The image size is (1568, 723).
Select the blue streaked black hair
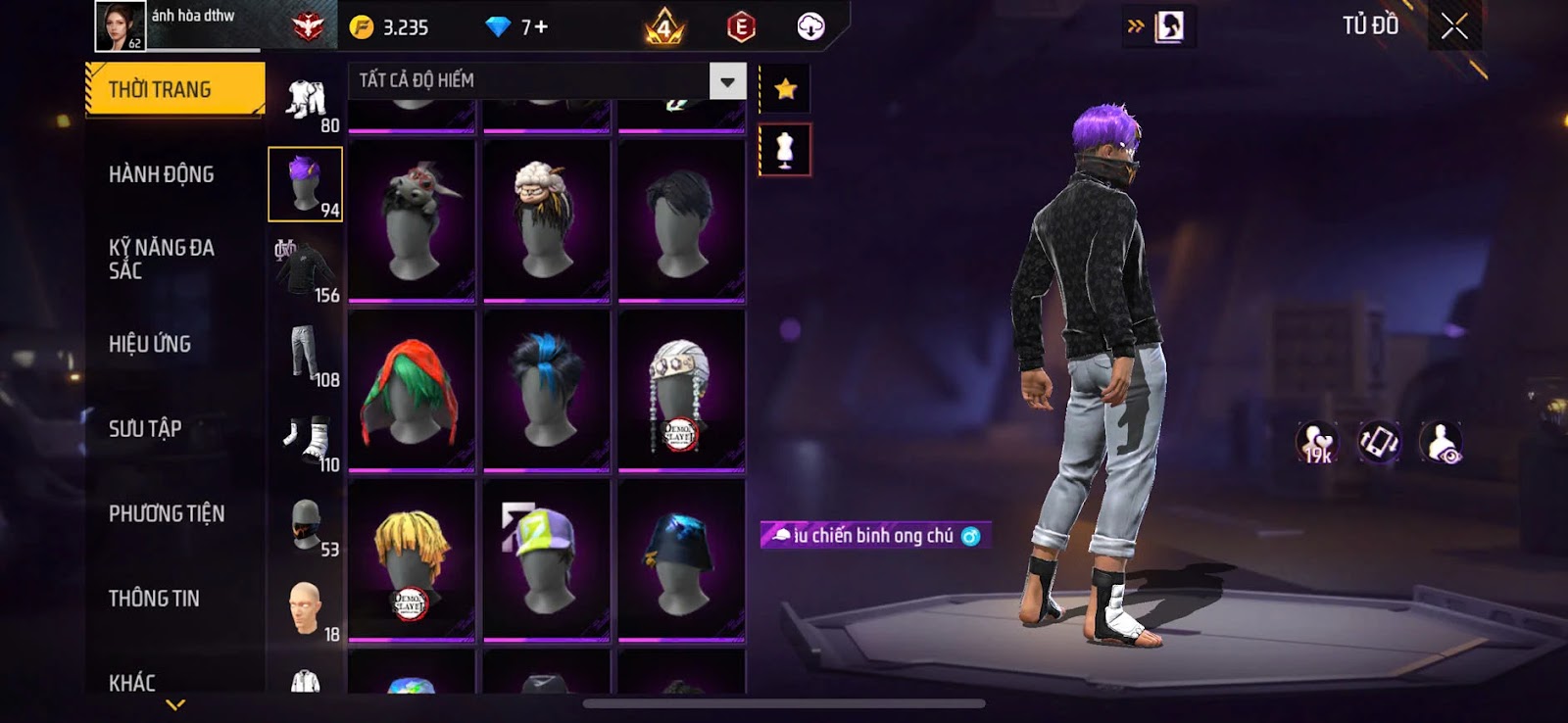point(547,390)
